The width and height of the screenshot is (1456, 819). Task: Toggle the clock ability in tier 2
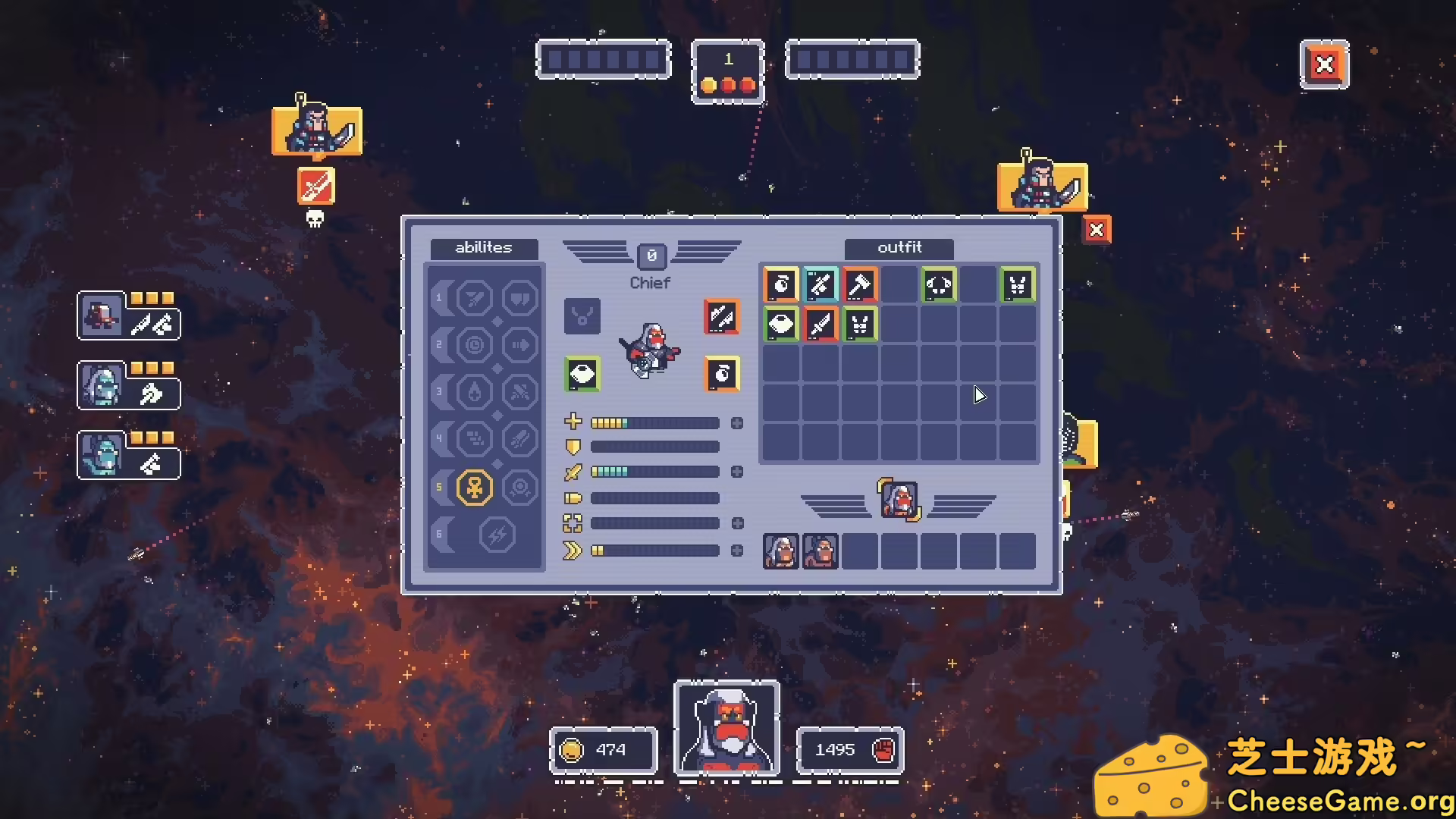pyautogui.click(x=475, y=344)
